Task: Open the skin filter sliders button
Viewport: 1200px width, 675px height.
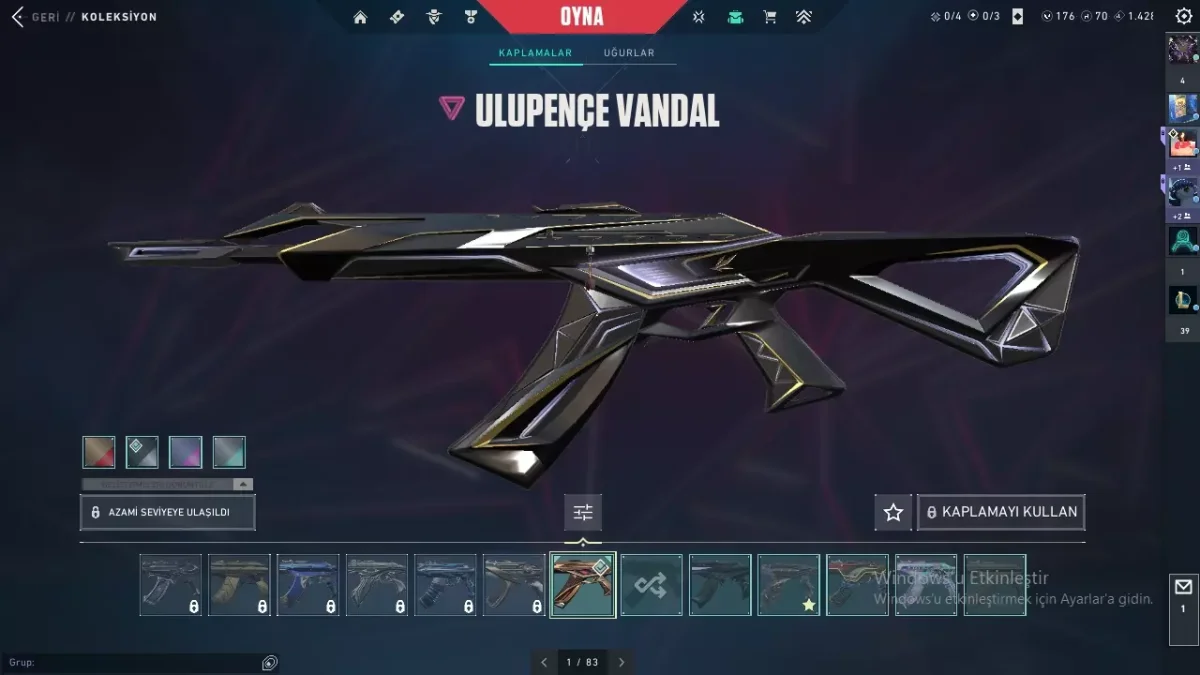Action: click(x=583, y=512)
